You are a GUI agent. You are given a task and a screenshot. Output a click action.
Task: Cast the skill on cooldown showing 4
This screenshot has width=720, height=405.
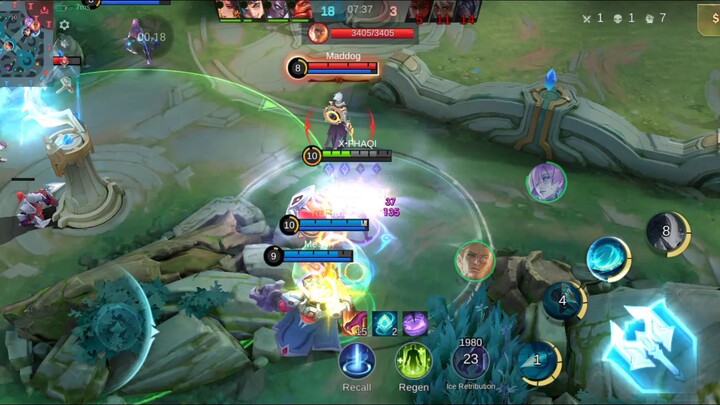(565, 300)
